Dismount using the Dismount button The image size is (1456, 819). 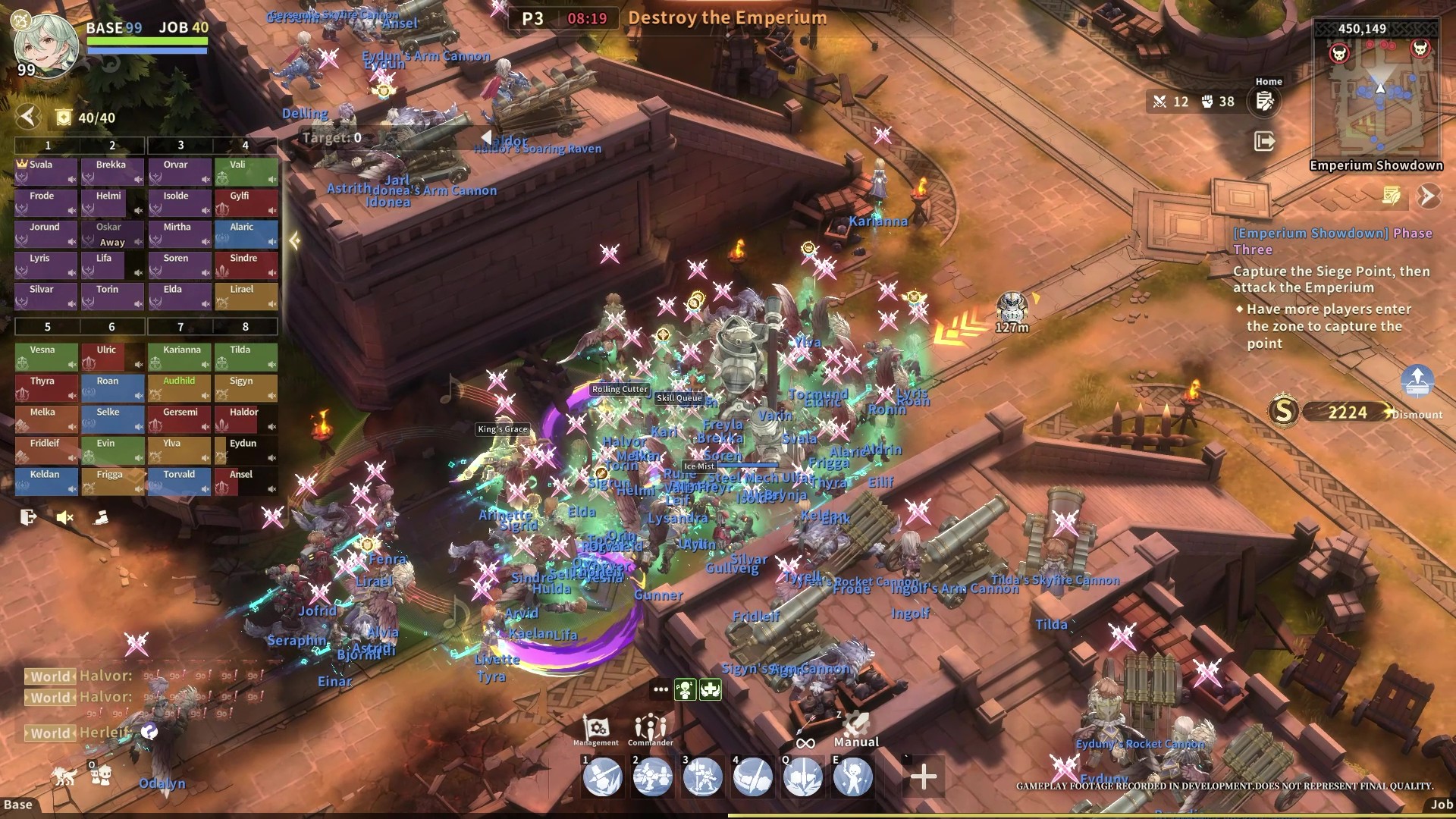coord(1417,414)
